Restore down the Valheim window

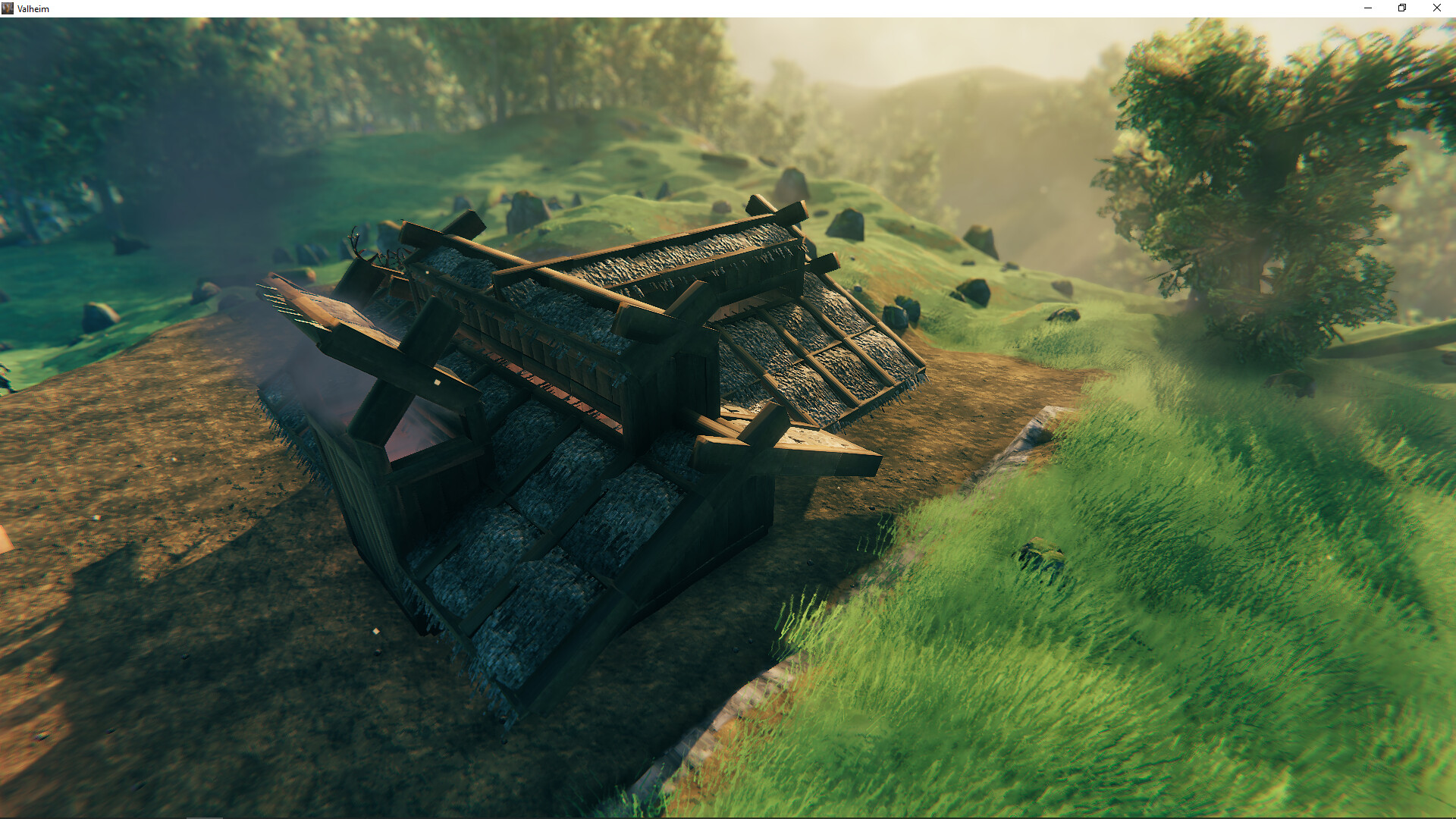pos(1401,8)
